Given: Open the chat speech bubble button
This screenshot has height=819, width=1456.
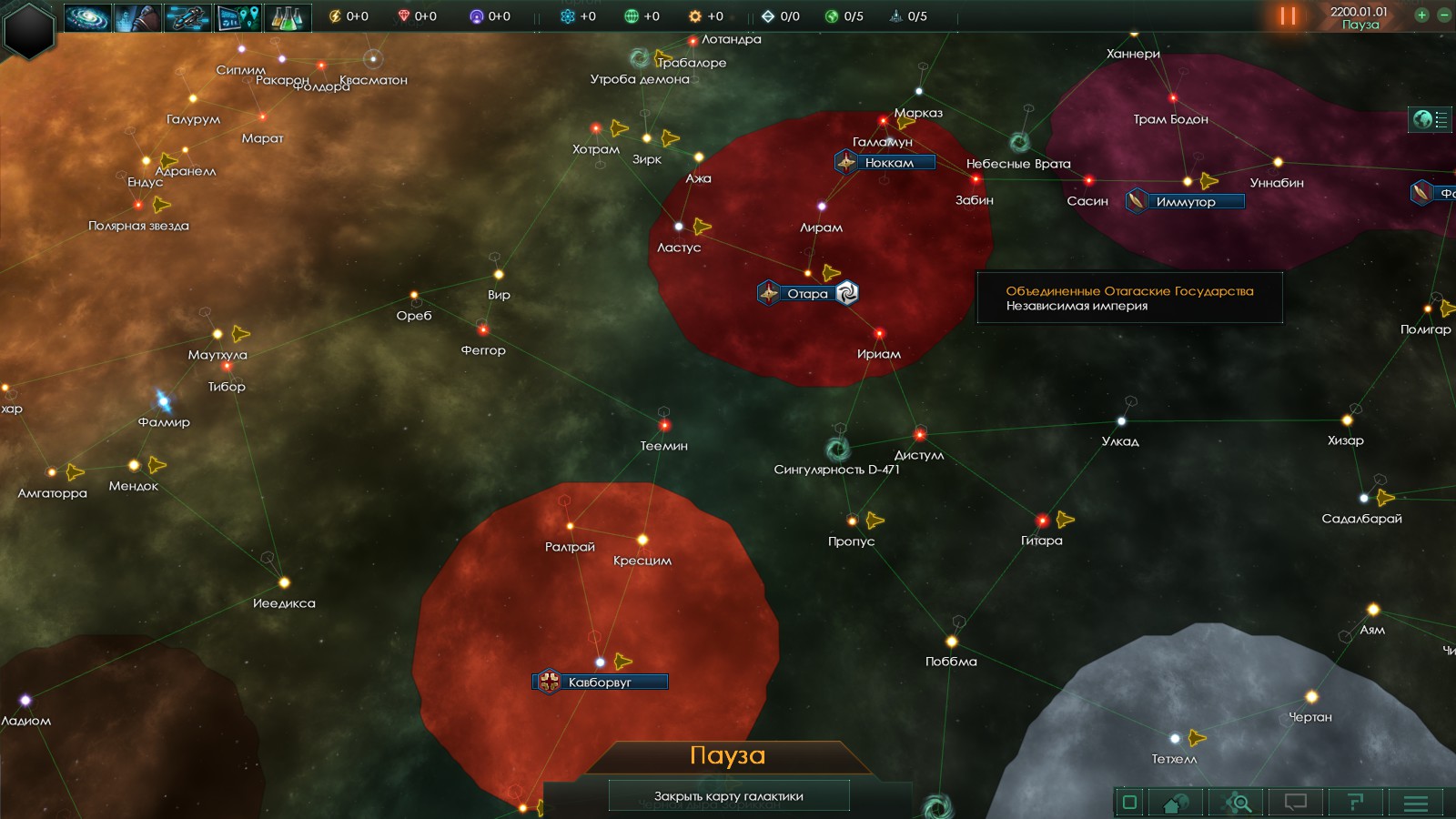Looking at the screenshot, I should pos(1295,803).
